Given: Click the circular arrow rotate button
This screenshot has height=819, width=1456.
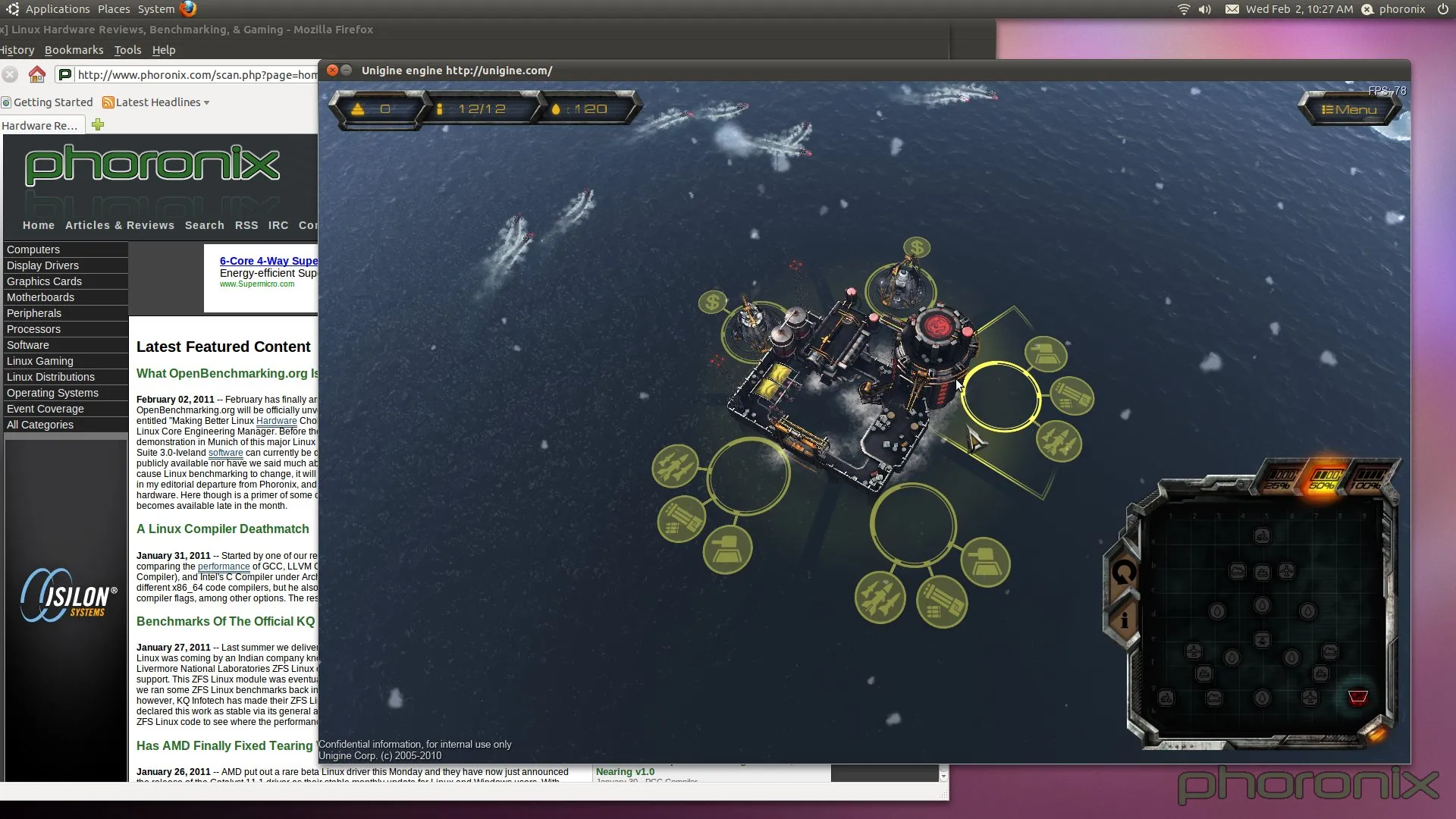Looking at the screenshot, I should tap(1124, 573).
